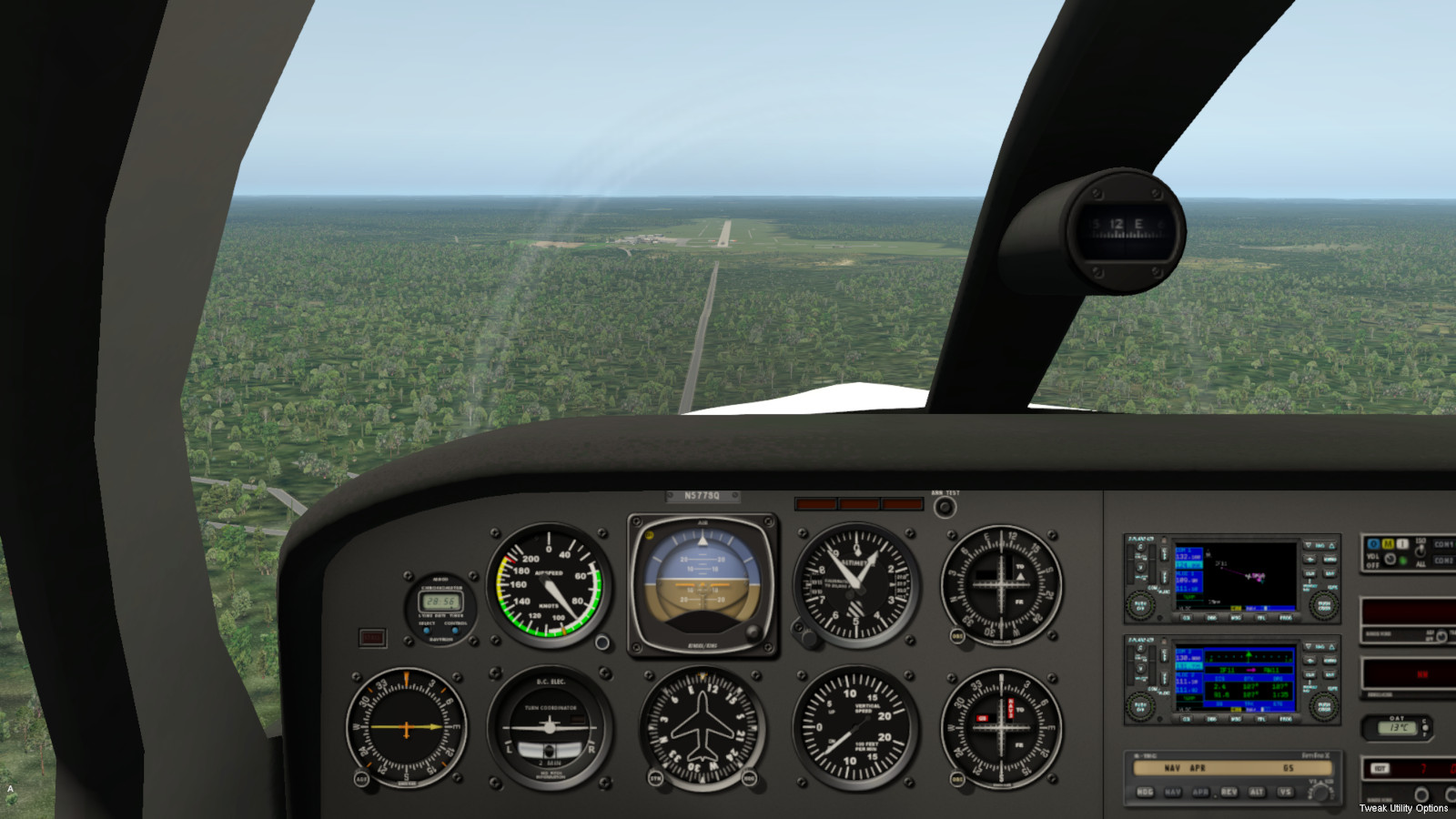This screenshot has height=819, width=1456.
Task: Engage the autopilot HDG mode button
Action: (1145, 792)
